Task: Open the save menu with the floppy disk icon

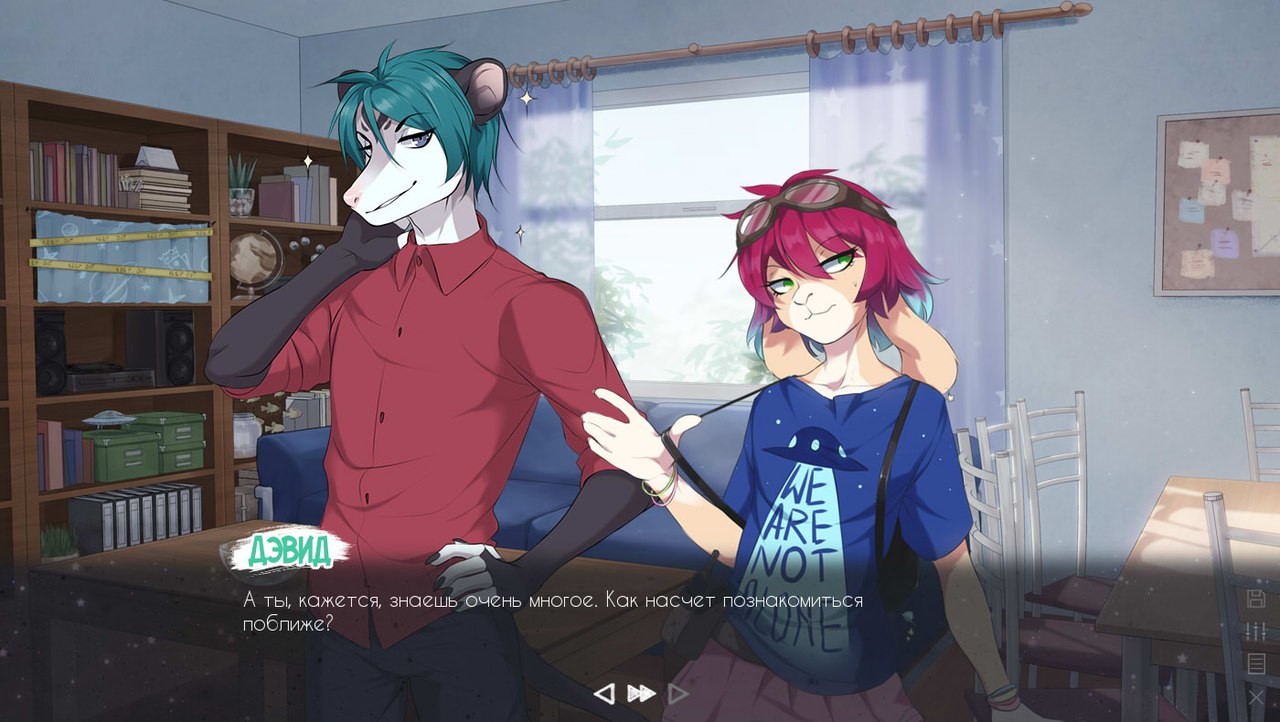Action: click(x=1256, y=597)
